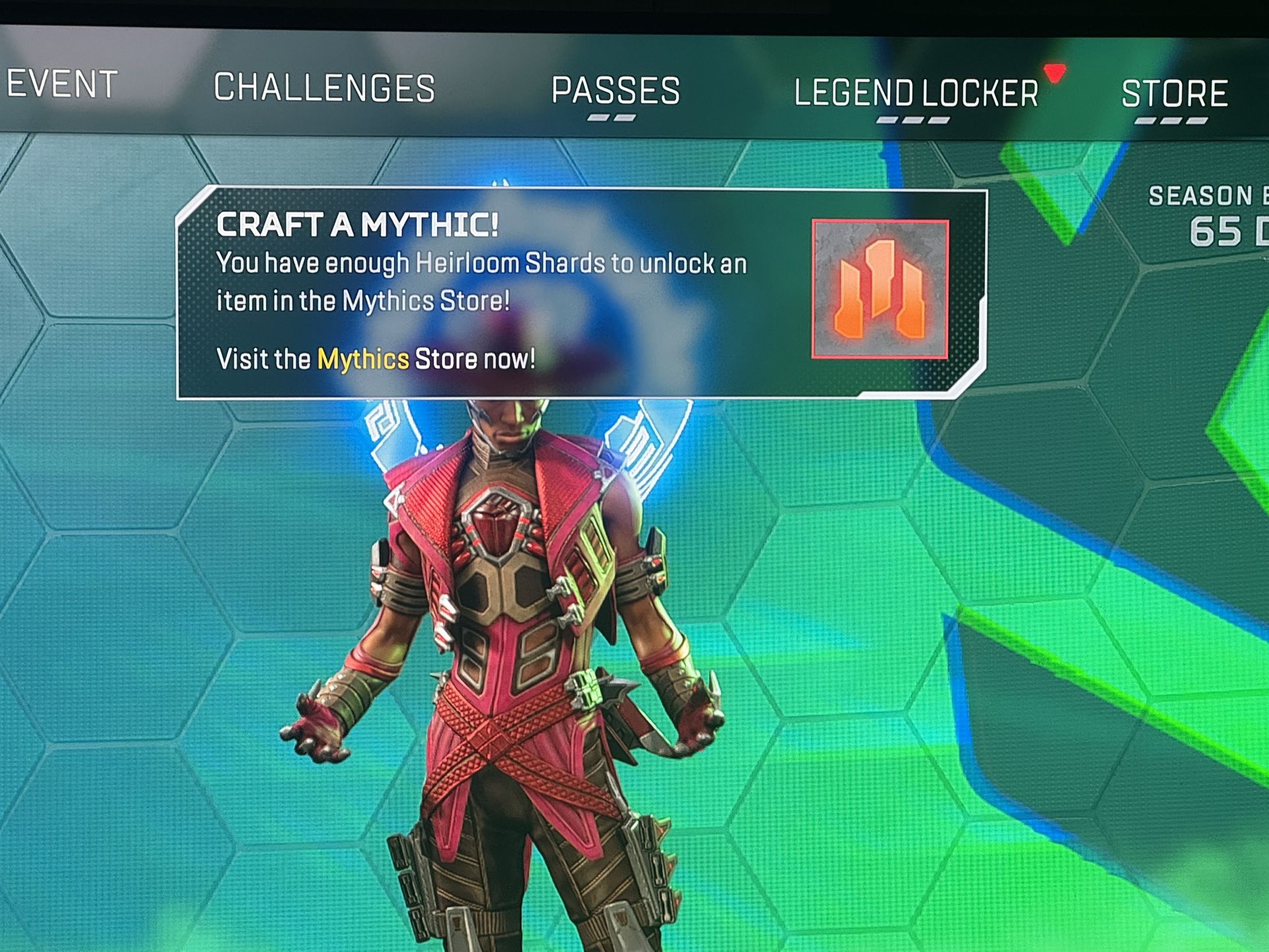Click the Heirloom Shards icon

tap(879, 289)
